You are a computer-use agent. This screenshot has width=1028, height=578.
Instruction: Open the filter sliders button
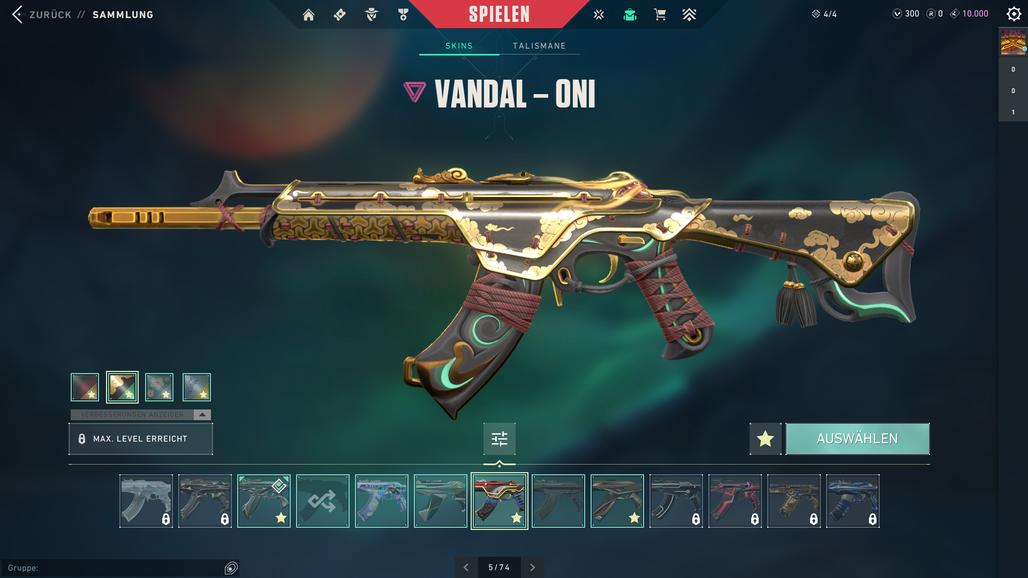point(499,439)
